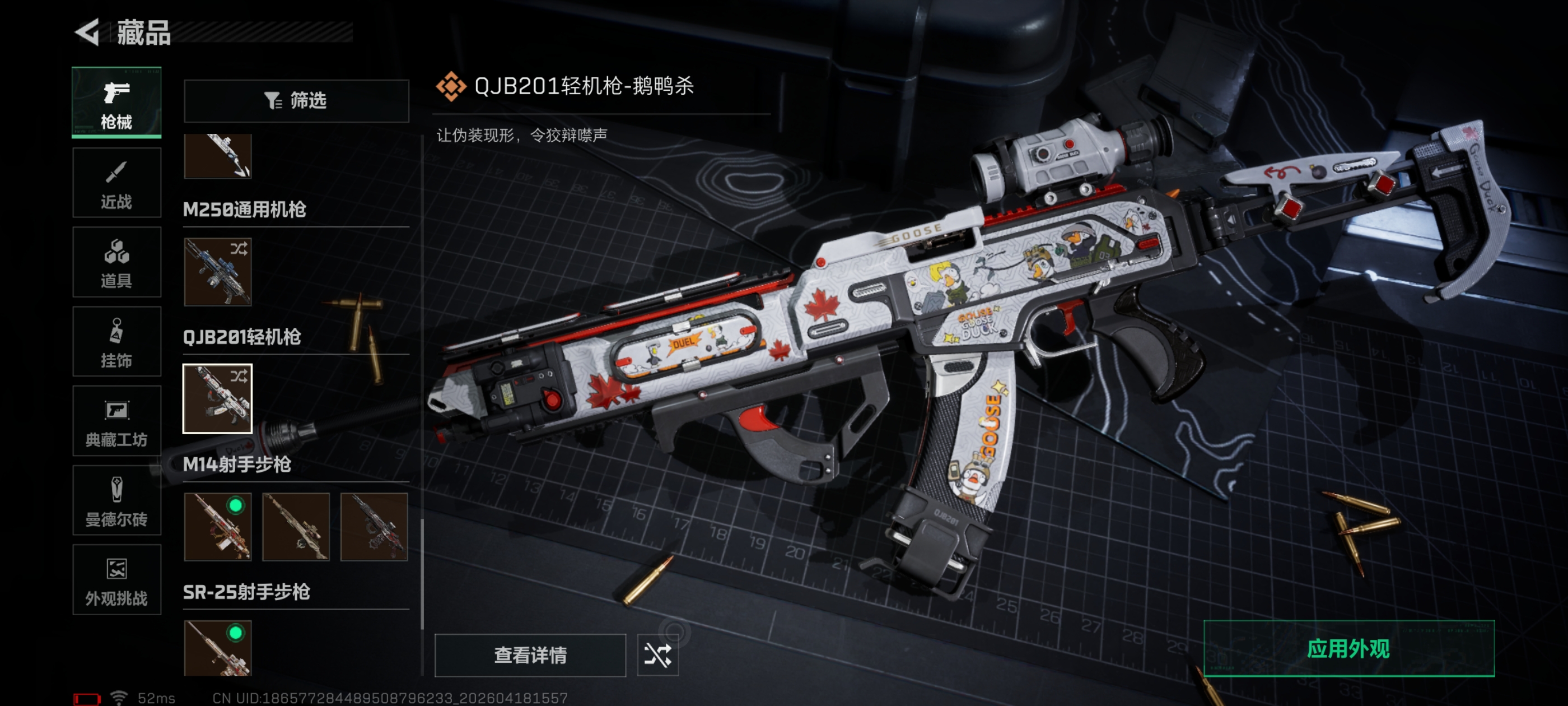Open the 典藏工坊 workshop tab
Screen dimensions: 1568x706
pos(116,421)
